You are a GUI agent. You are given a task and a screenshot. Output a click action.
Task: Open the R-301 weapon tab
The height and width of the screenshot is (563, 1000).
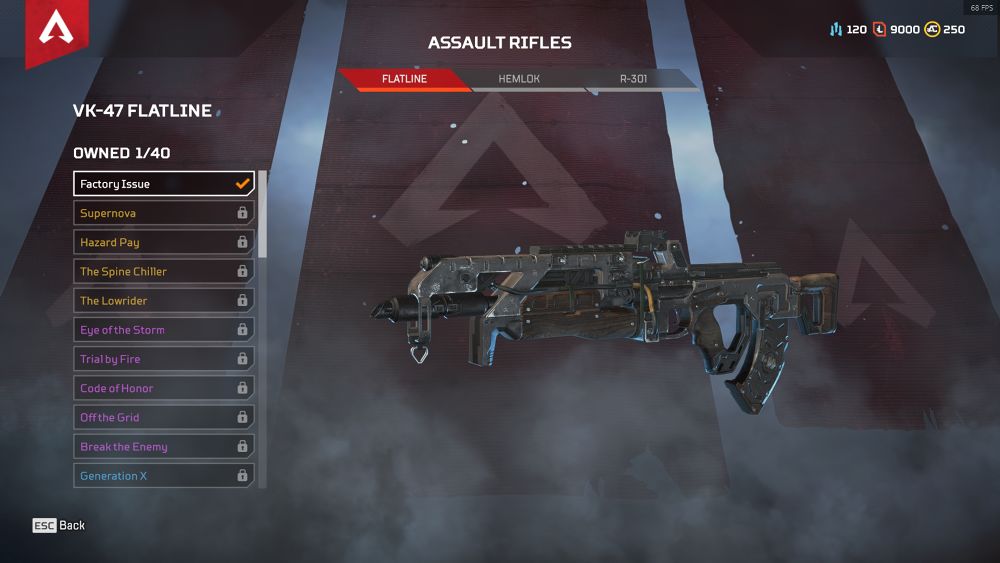634,79
